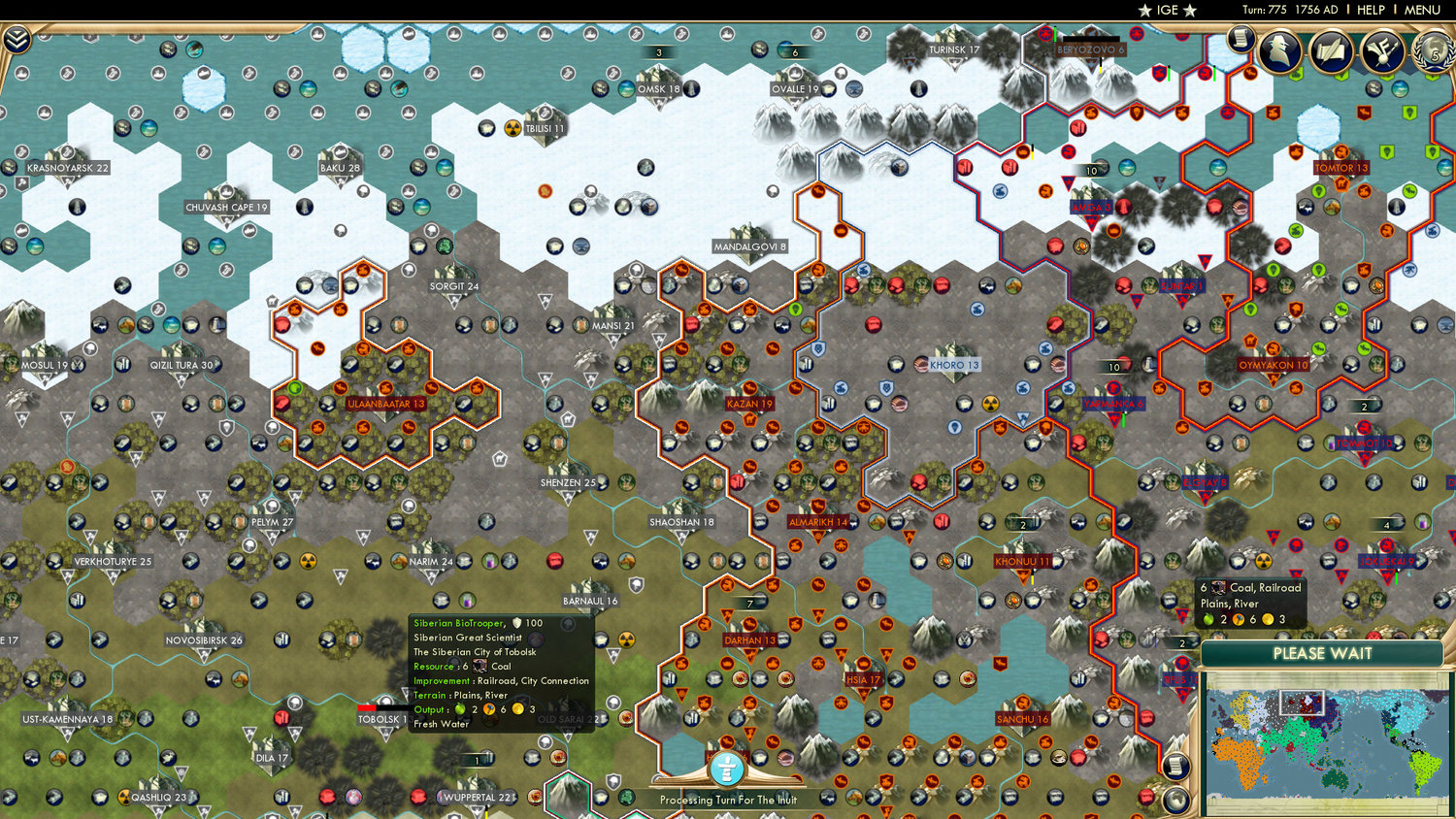Open the MENU item top right
Image resolution: width=1456 pixels, height=819 pixels.
point(1421,10)
